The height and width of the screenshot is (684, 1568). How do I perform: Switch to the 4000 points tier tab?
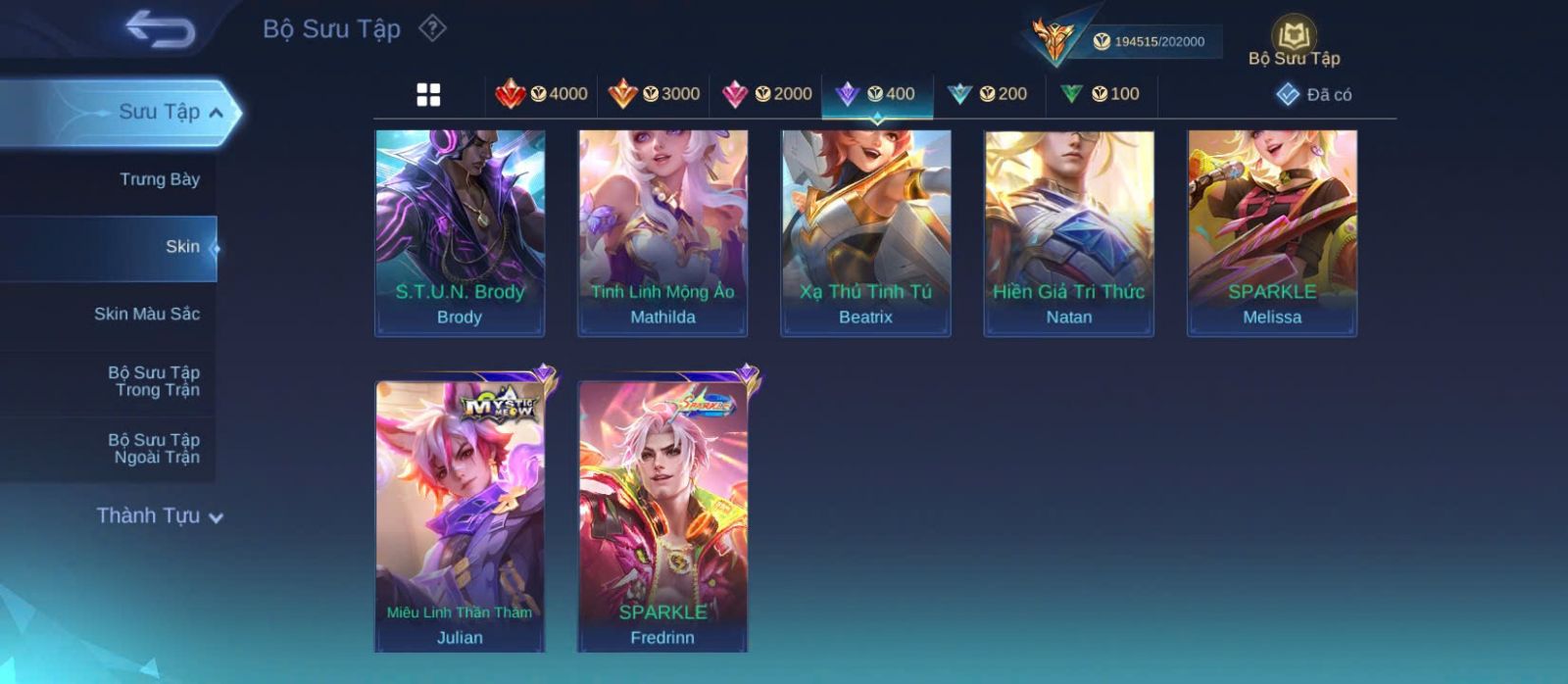pyautogui.click(x=542, y=94)
